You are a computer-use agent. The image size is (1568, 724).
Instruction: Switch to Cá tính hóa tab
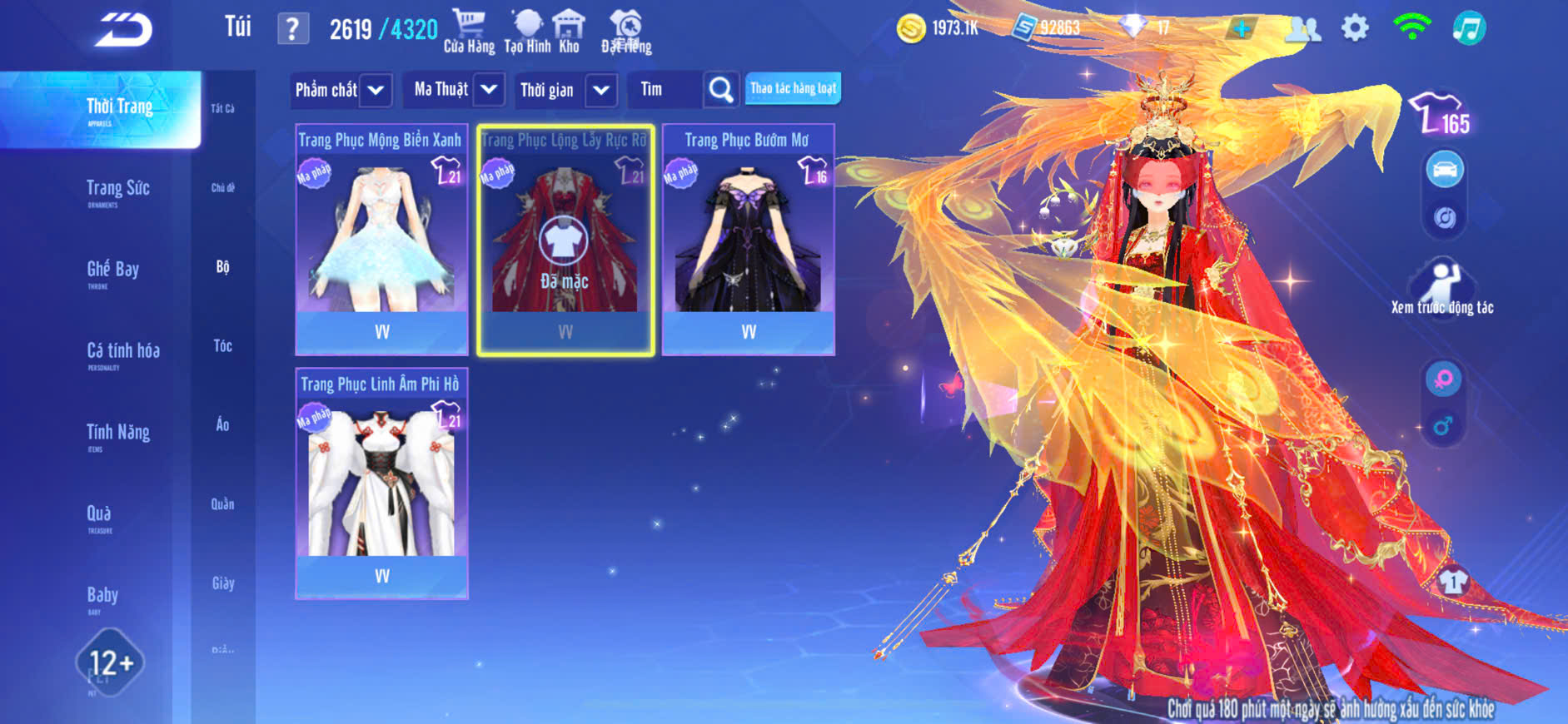(x=122, y=352)
